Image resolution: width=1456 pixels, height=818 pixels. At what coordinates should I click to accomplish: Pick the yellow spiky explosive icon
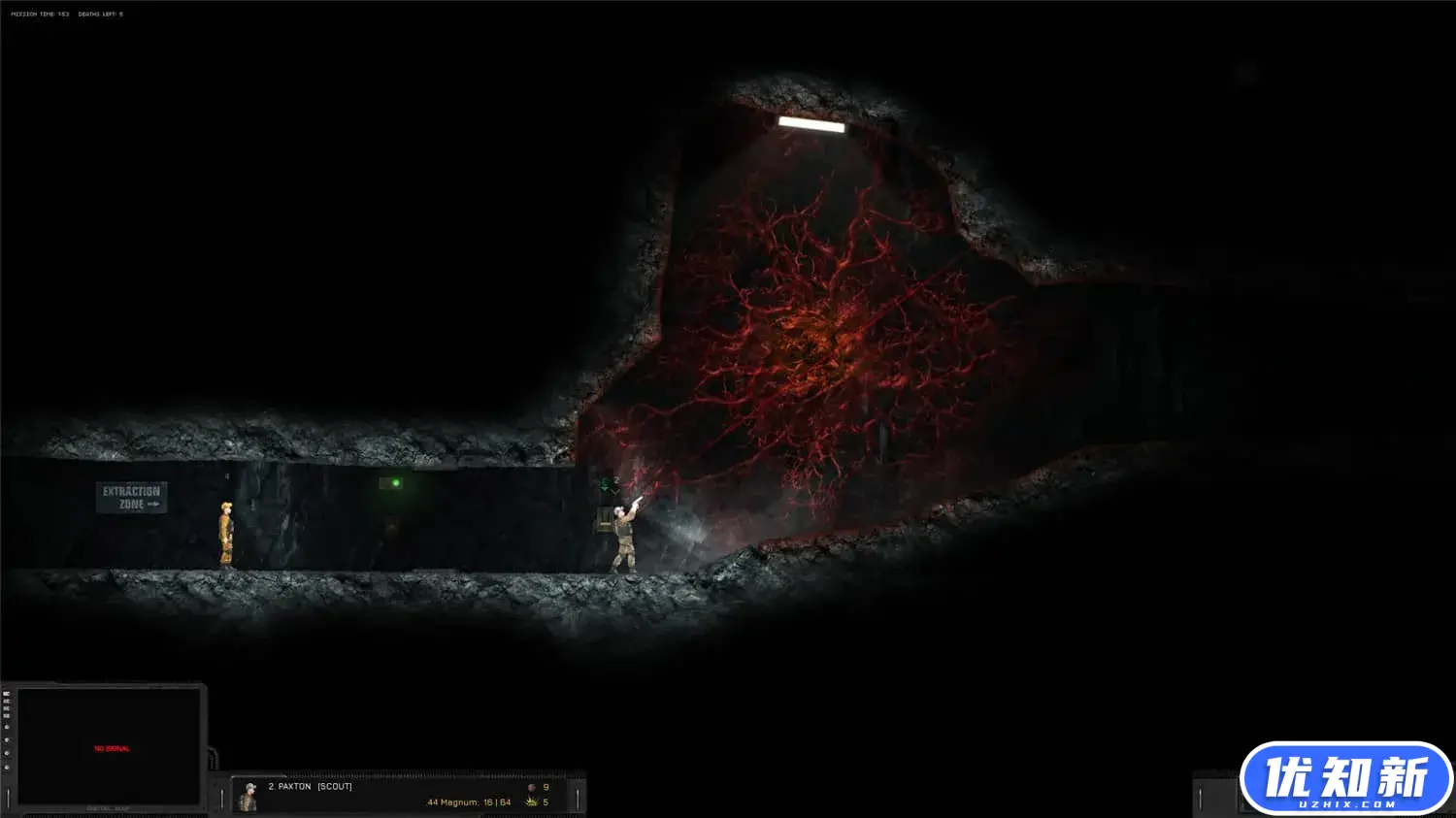(x=531, y=802)
